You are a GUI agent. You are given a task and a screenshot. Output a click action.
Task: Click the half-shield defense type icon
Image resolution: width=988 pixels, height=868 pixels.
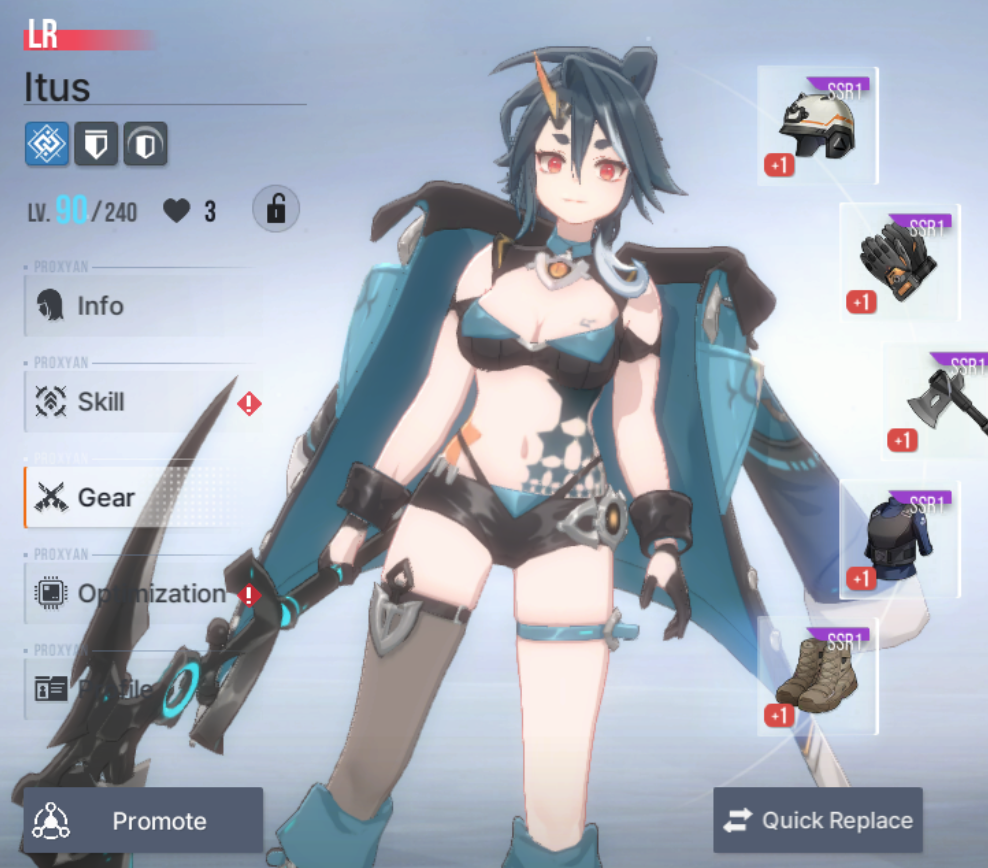point(145,144)
